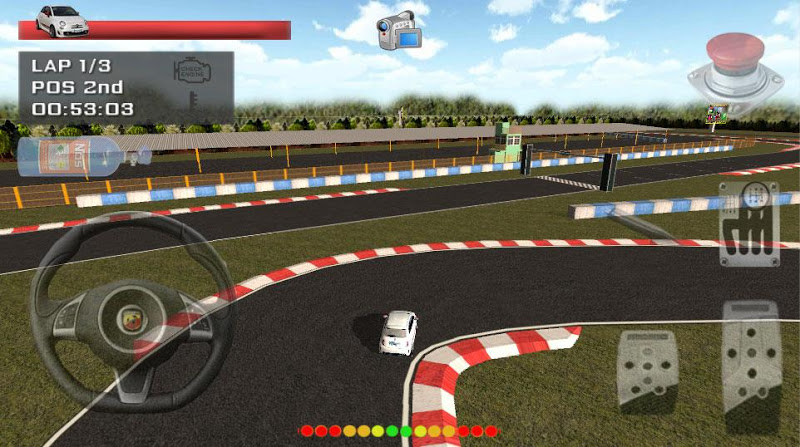
Task: Step on the tall accelerator pedal
Action: [751, 365]
